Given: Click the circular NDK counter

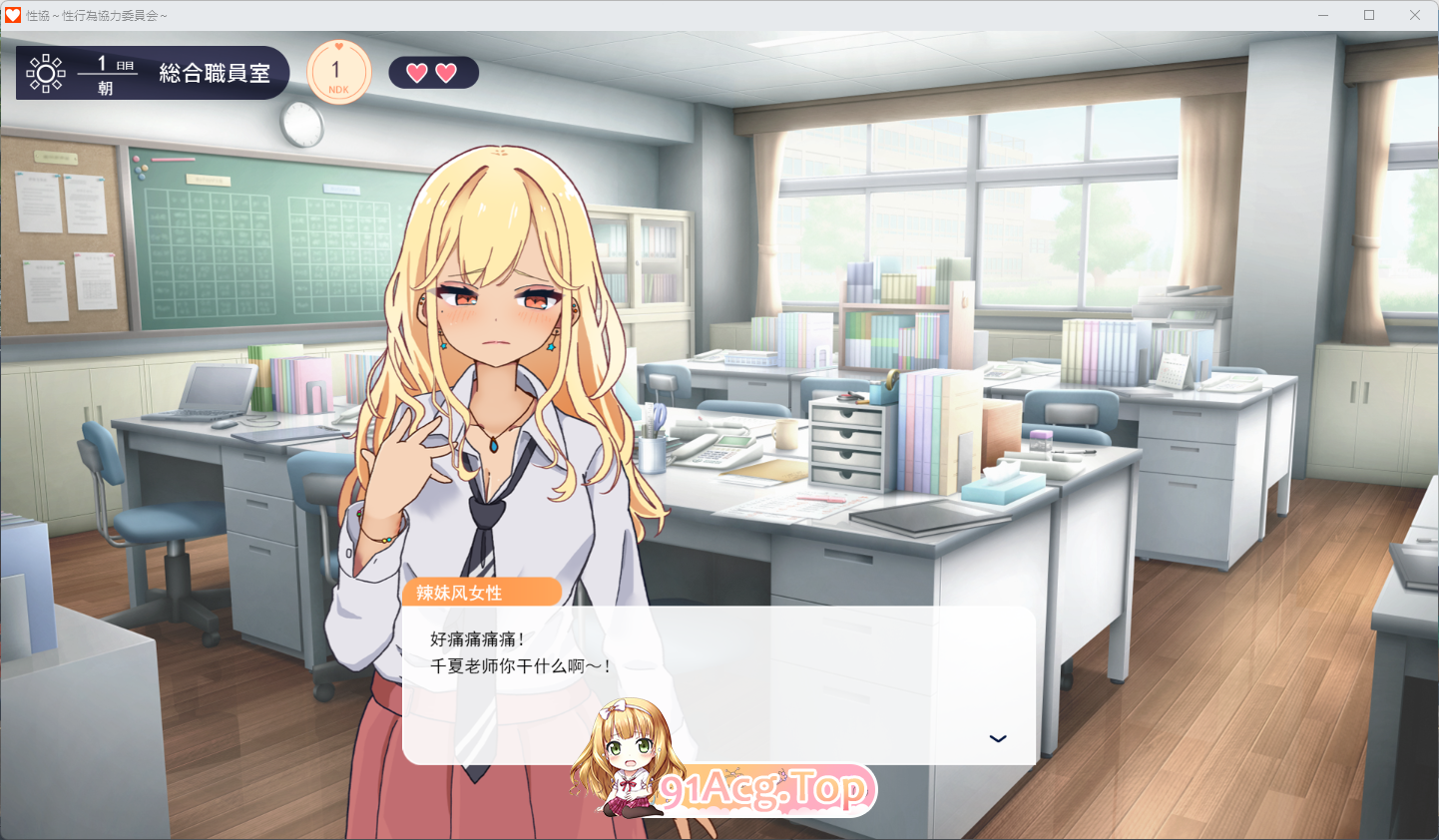Looking at the screenshot, I should click(337, 70).
